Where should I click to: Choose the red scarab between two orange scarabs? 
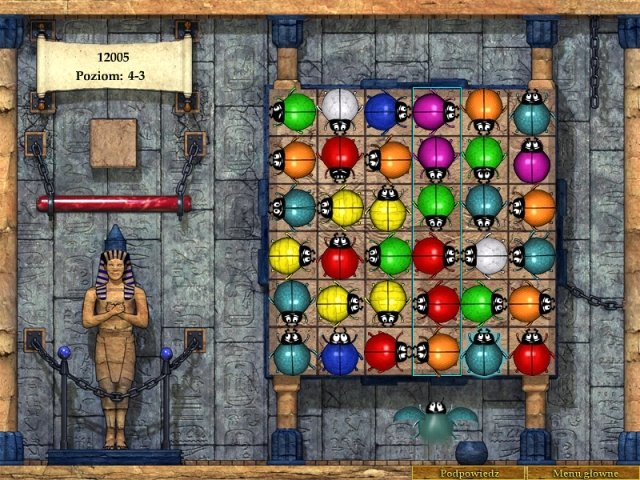(340, 156)
